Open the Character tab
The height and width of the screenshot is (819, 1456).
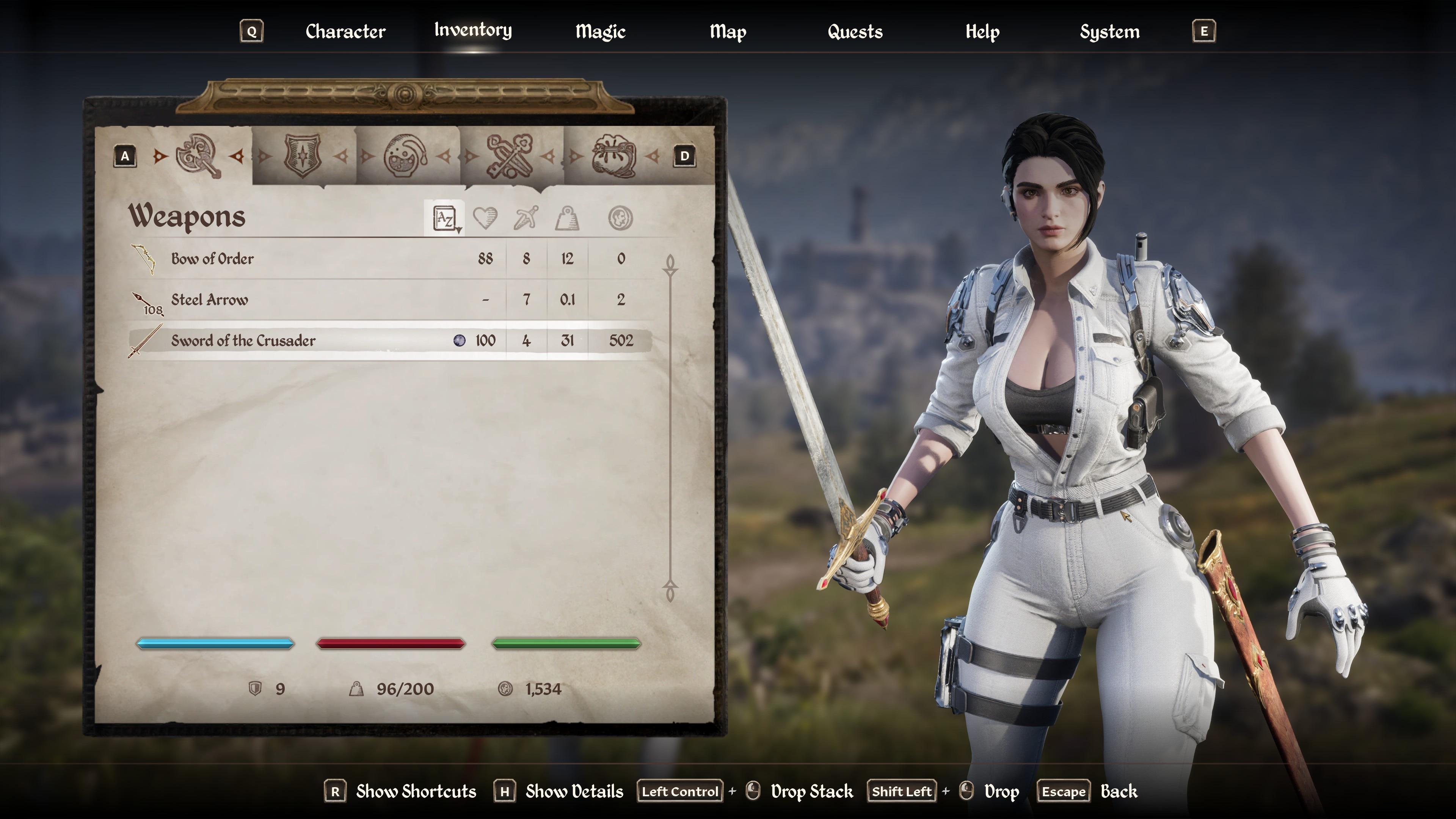pyautogui.click(x=345, y=31)
